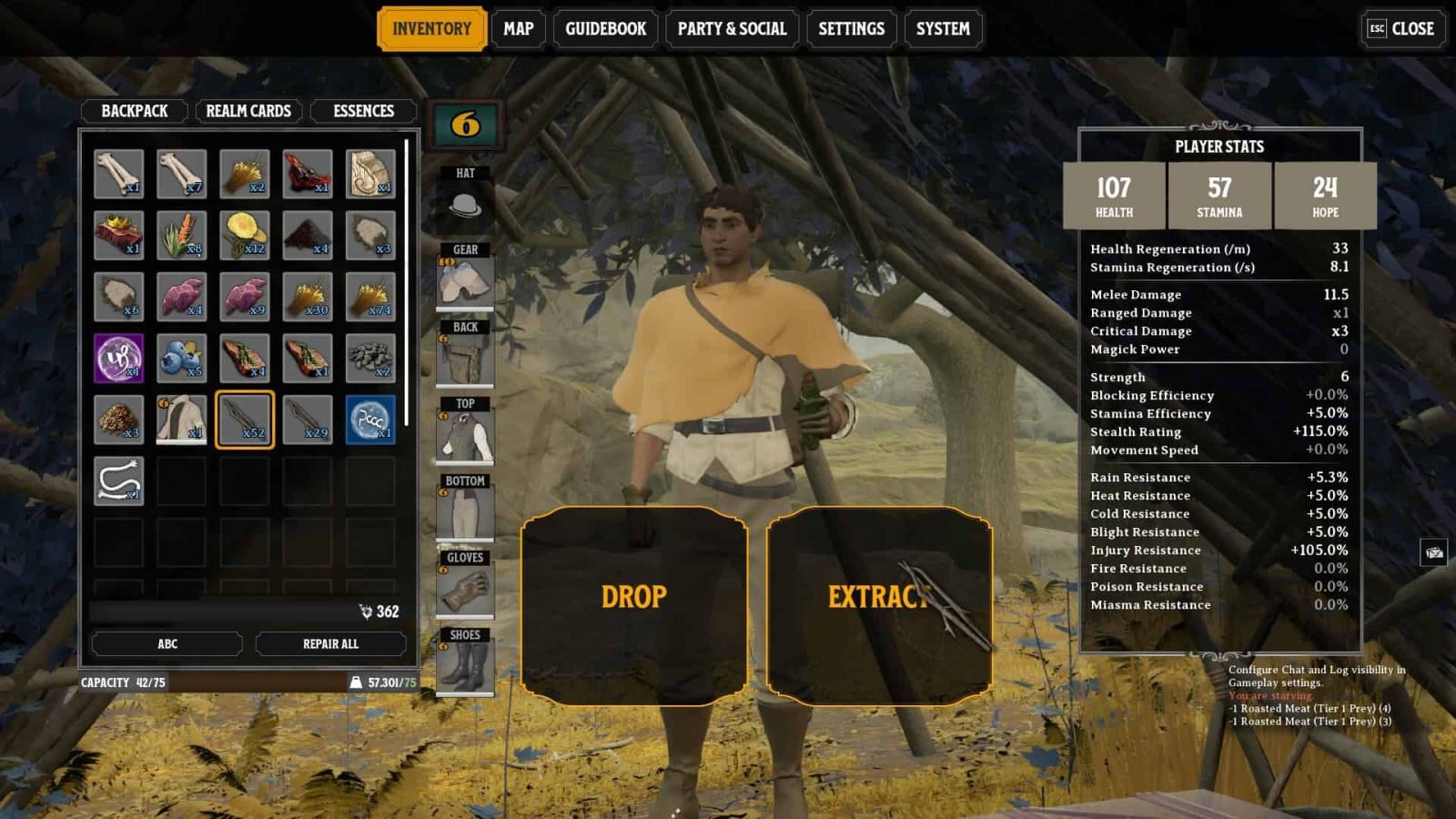
Task: Select the purple swirl essence item
Action: coord(118,358)
